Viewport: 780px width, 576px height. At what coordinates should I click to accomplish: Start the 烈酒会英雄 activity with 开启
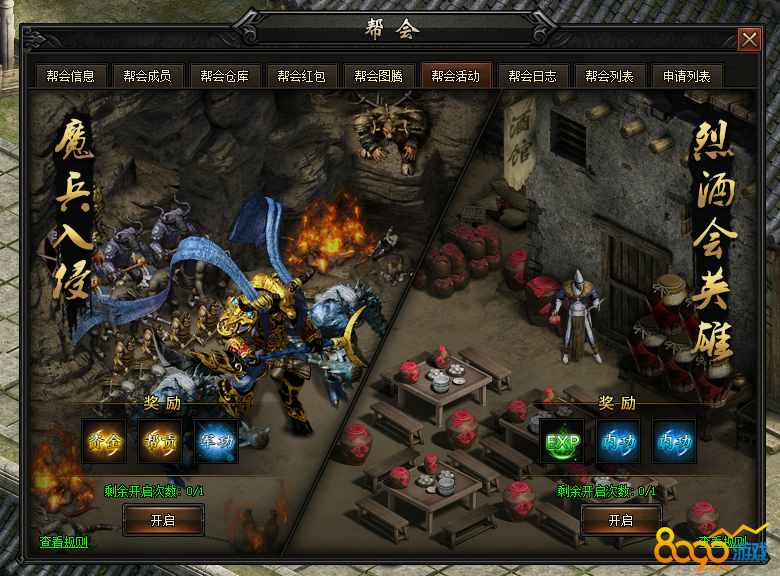click(620, 520)
